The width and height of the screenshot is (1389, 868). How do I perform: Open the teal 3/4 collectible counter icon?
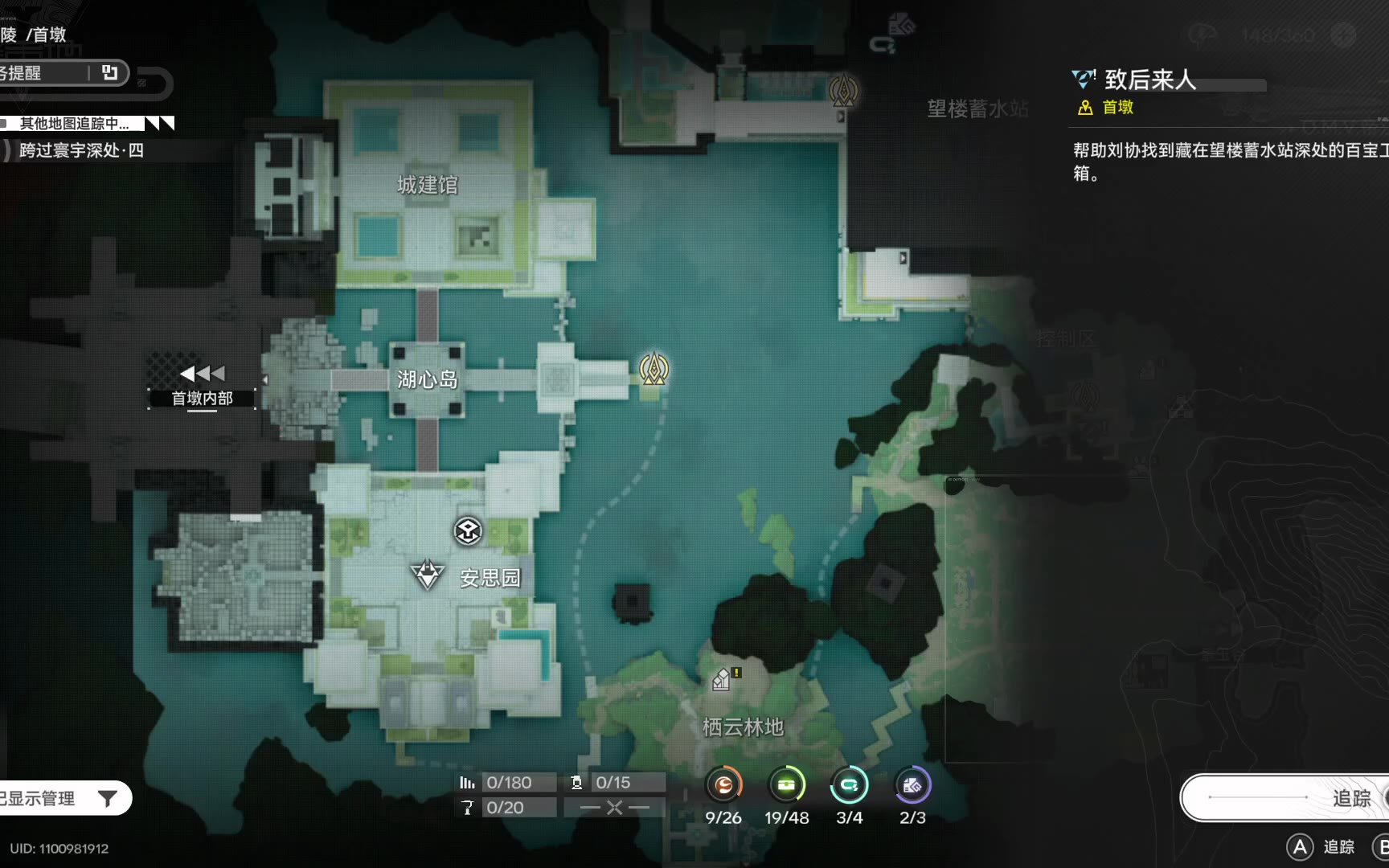pyautogui.click(x=849, y=785)
